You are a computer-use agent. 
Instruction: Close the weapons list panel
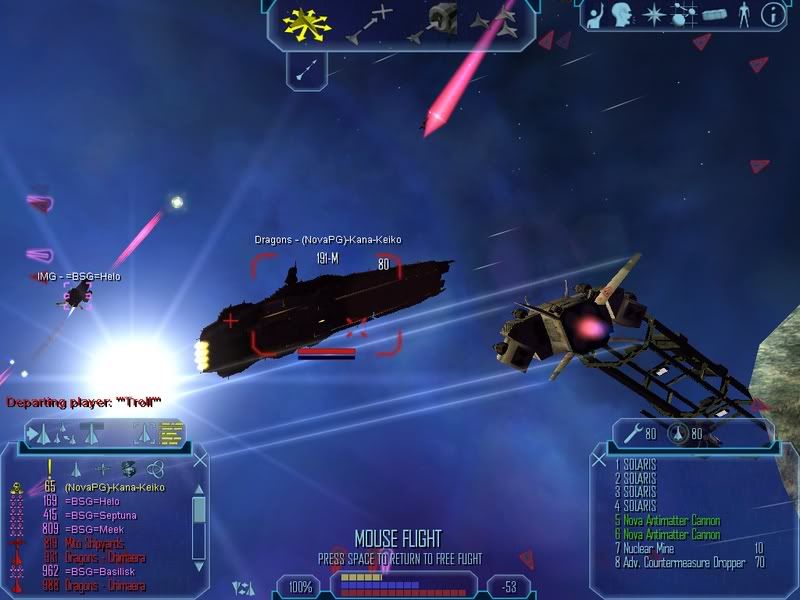(598, 460)
